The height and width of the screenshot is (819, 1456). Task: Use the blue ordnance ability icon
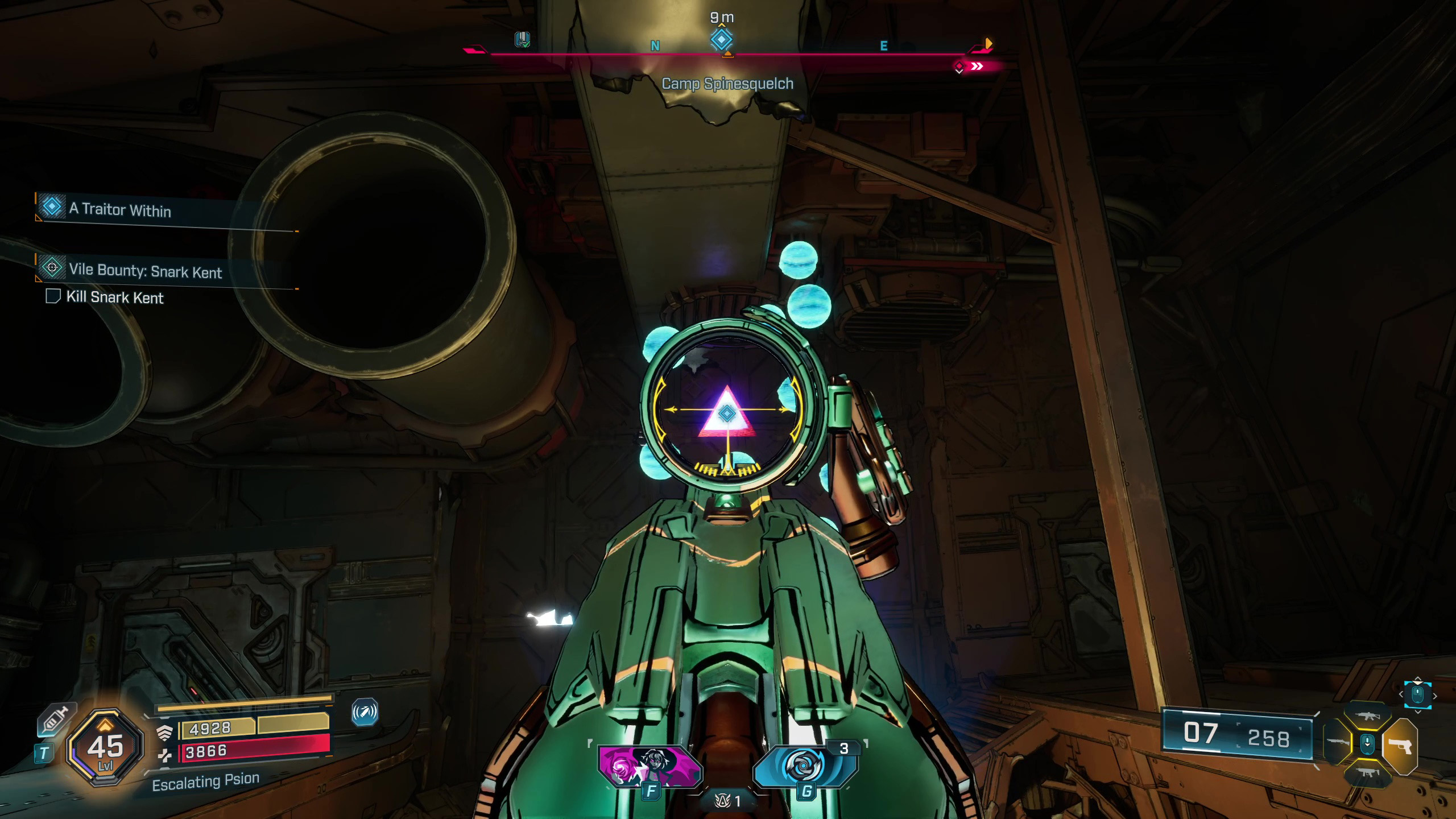click(804, 766)
